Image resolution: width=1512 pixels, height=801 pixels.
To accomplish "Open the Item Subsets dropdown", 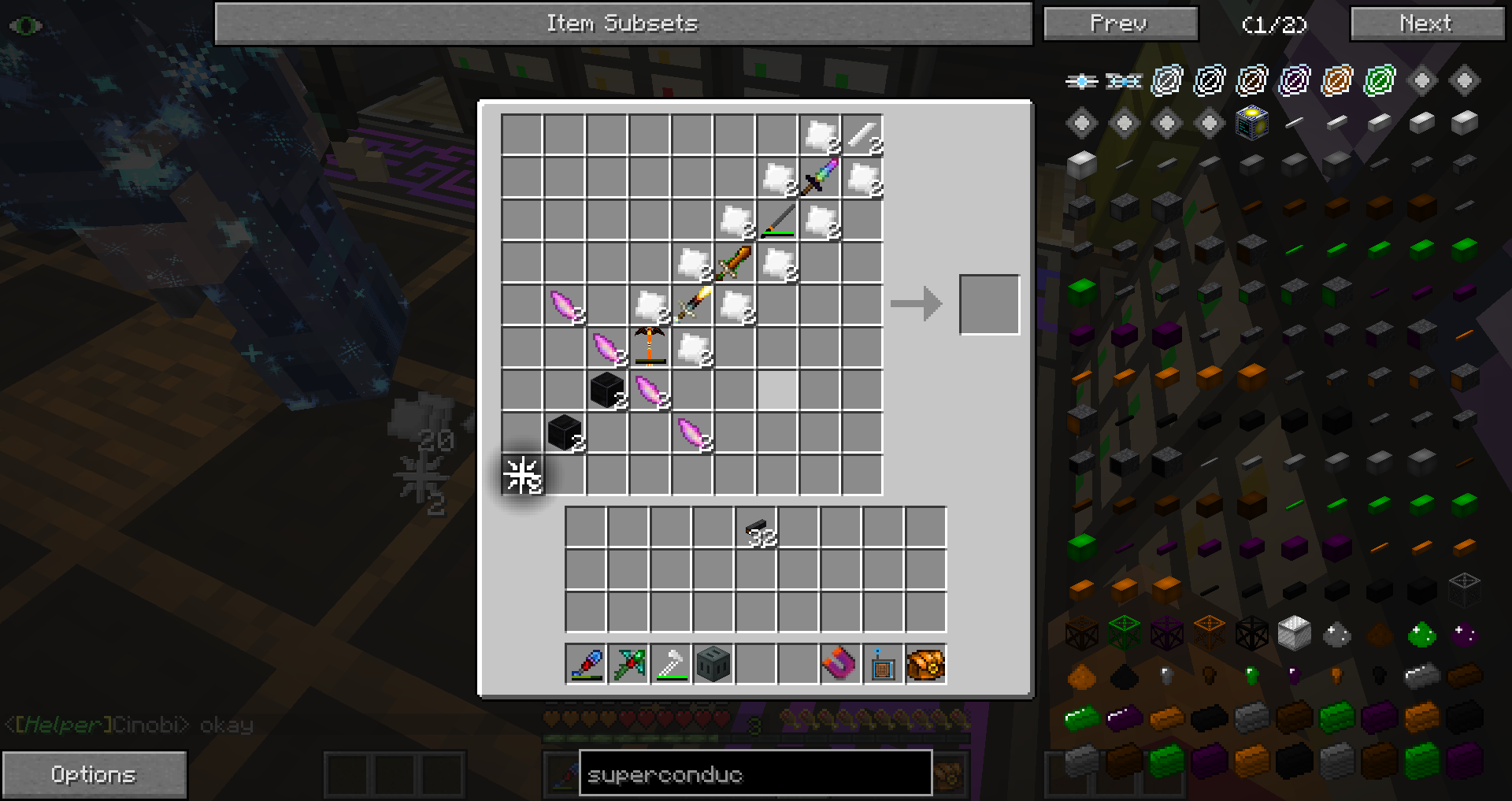I will coord(624,23).
